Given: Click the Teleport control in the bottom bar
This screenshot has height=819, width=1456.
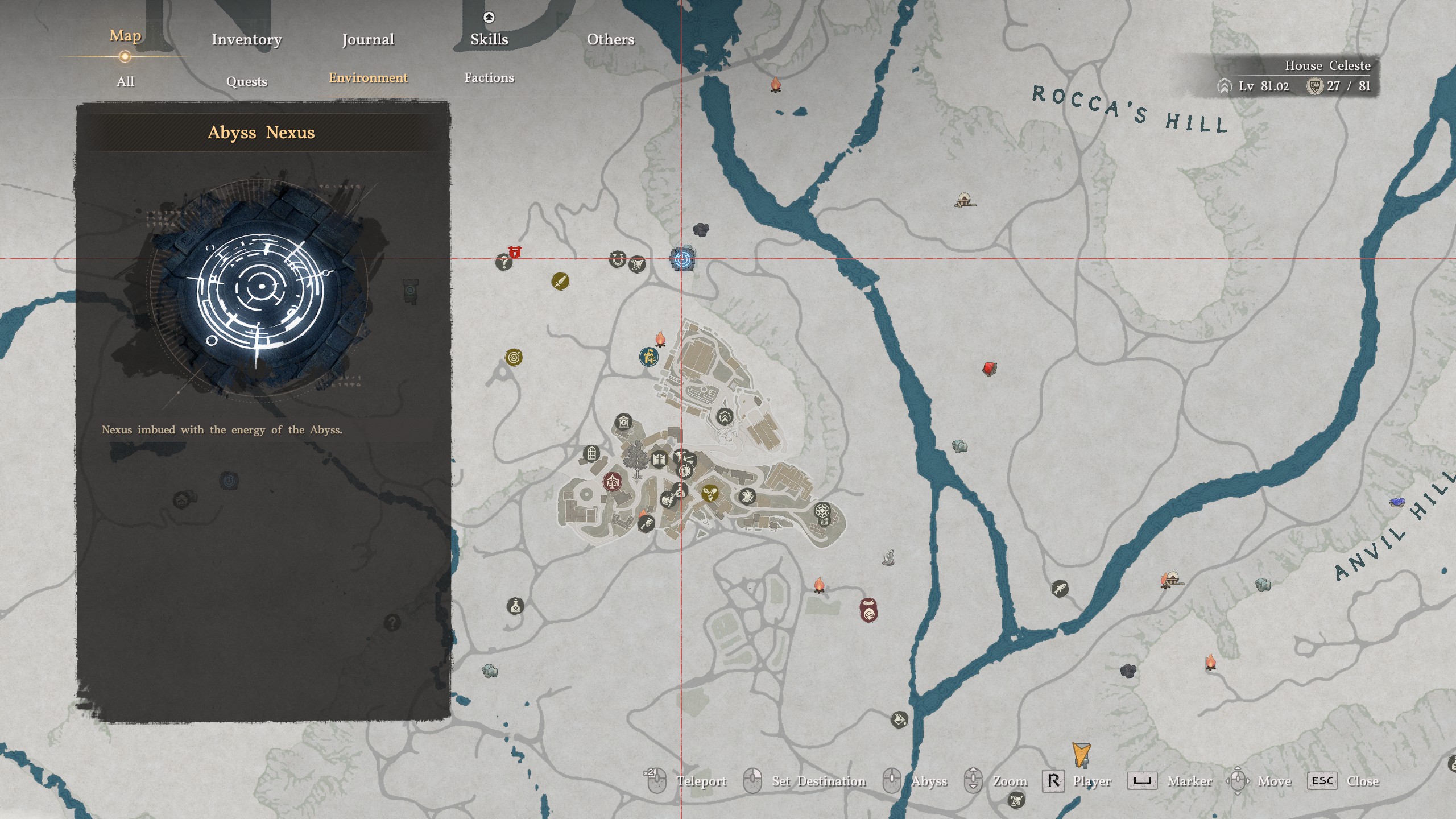Looking at the screenshot, I should tap(702, 781).
